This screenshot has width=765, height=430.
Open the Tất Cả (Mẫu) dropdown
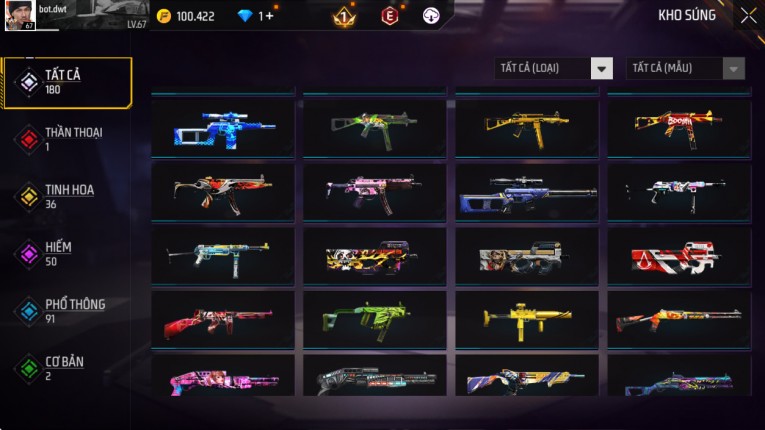pos(685,68)
